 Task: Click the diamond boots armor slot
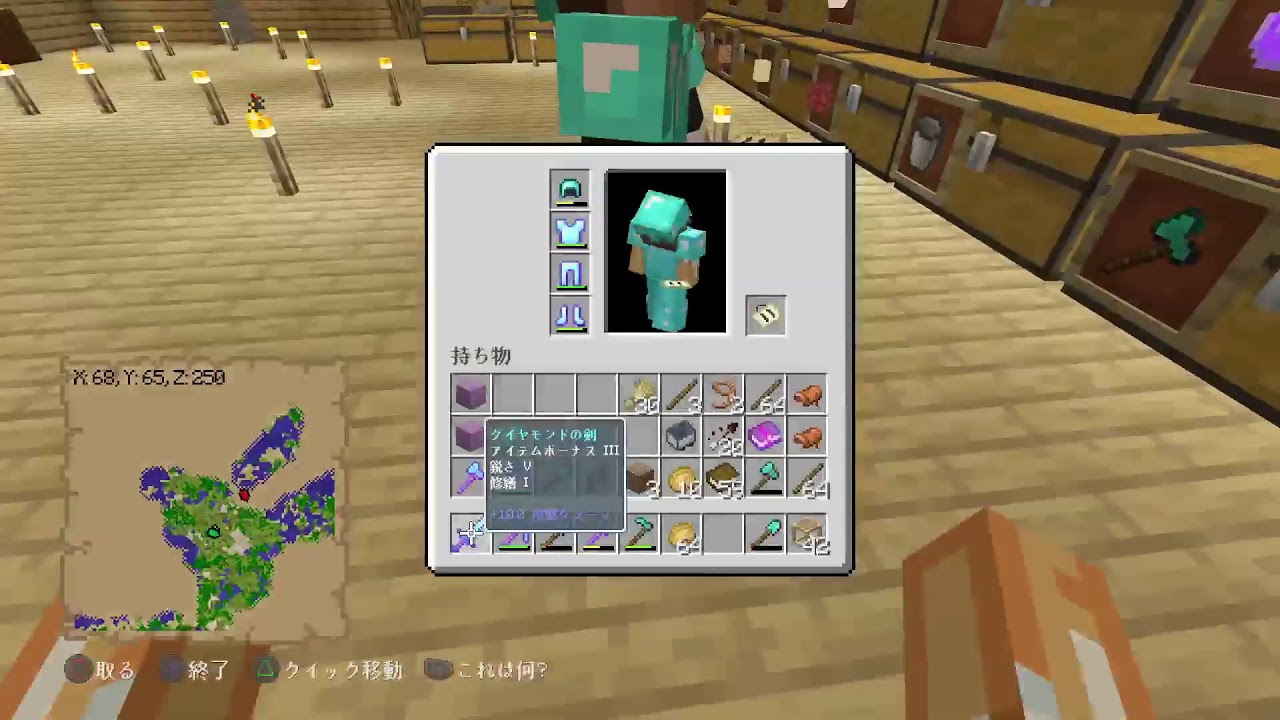point(570,317)
